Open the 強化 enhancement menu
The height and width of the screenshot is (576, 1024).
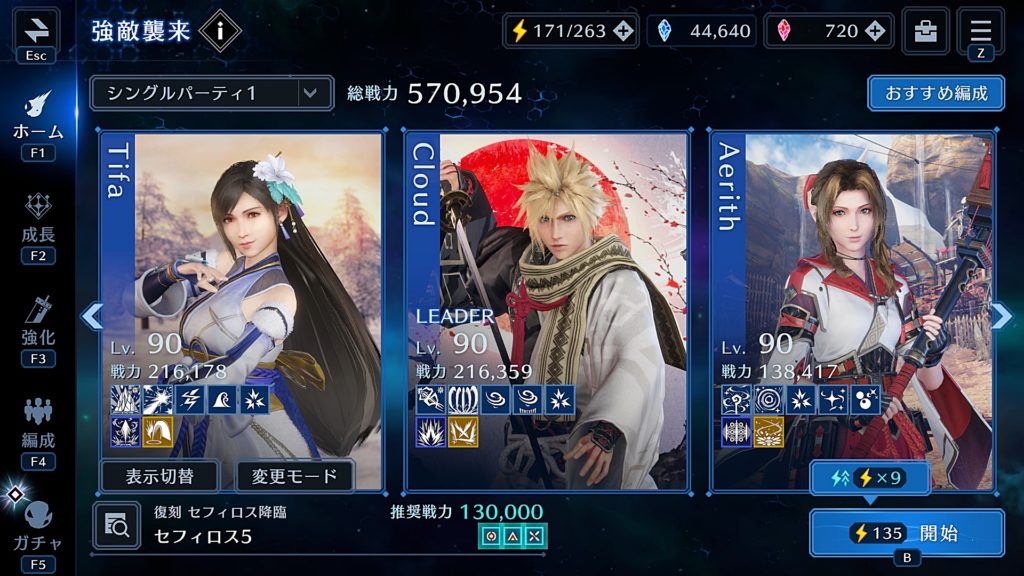(38, 326)
